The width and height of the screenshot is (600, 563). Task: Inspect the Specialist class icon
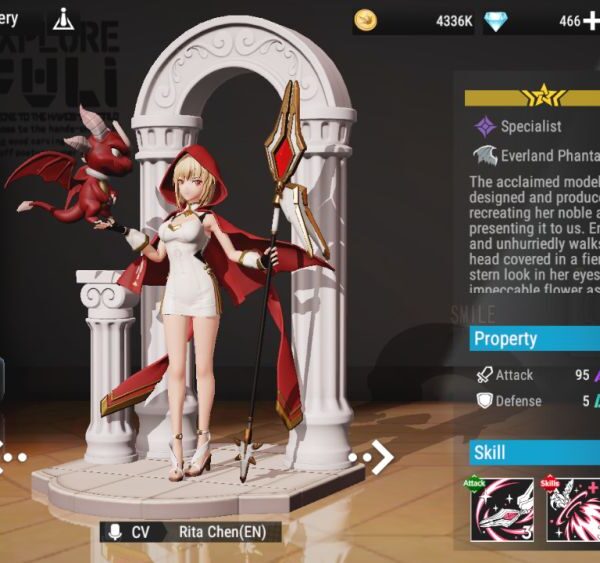[x=485, y=126]
